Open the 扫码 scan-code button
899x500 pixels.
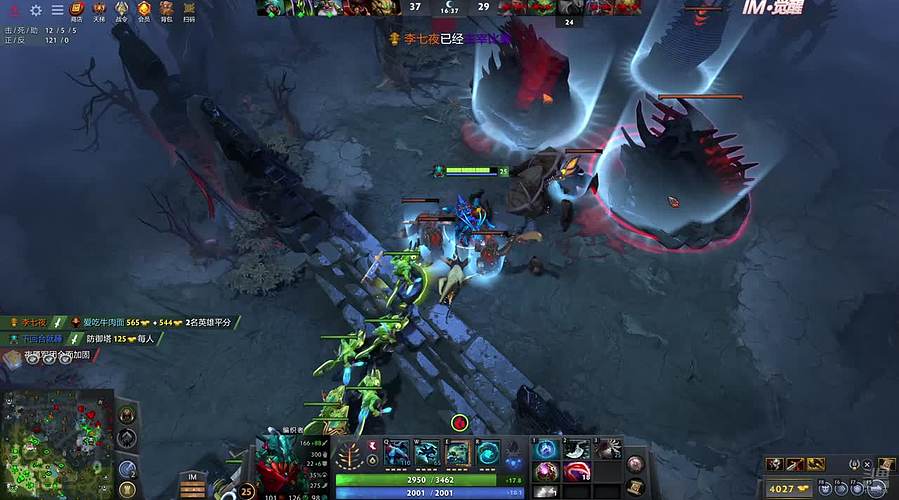tap(189, 11)
